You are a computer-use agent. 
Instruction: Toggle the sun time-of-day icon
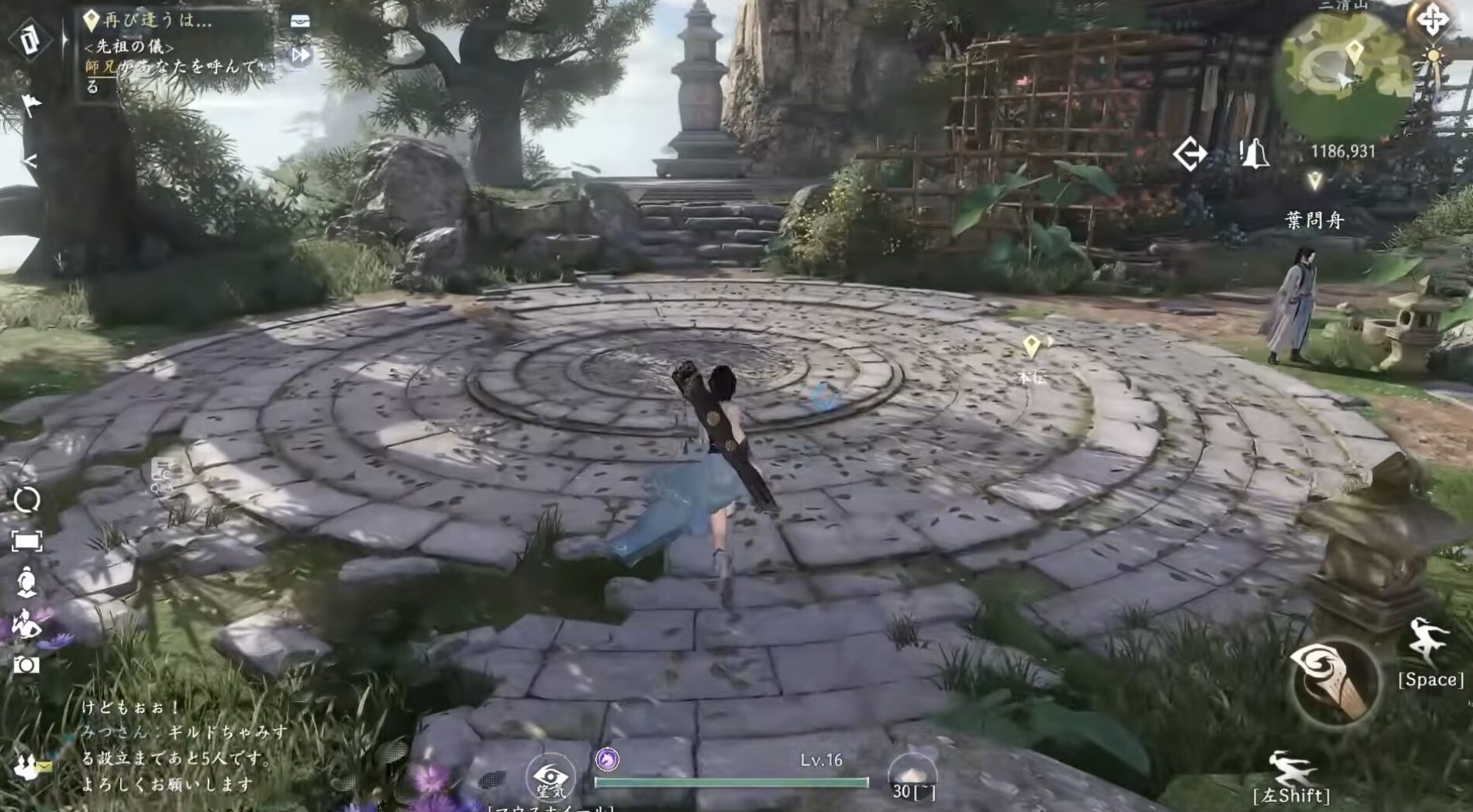1432,57
